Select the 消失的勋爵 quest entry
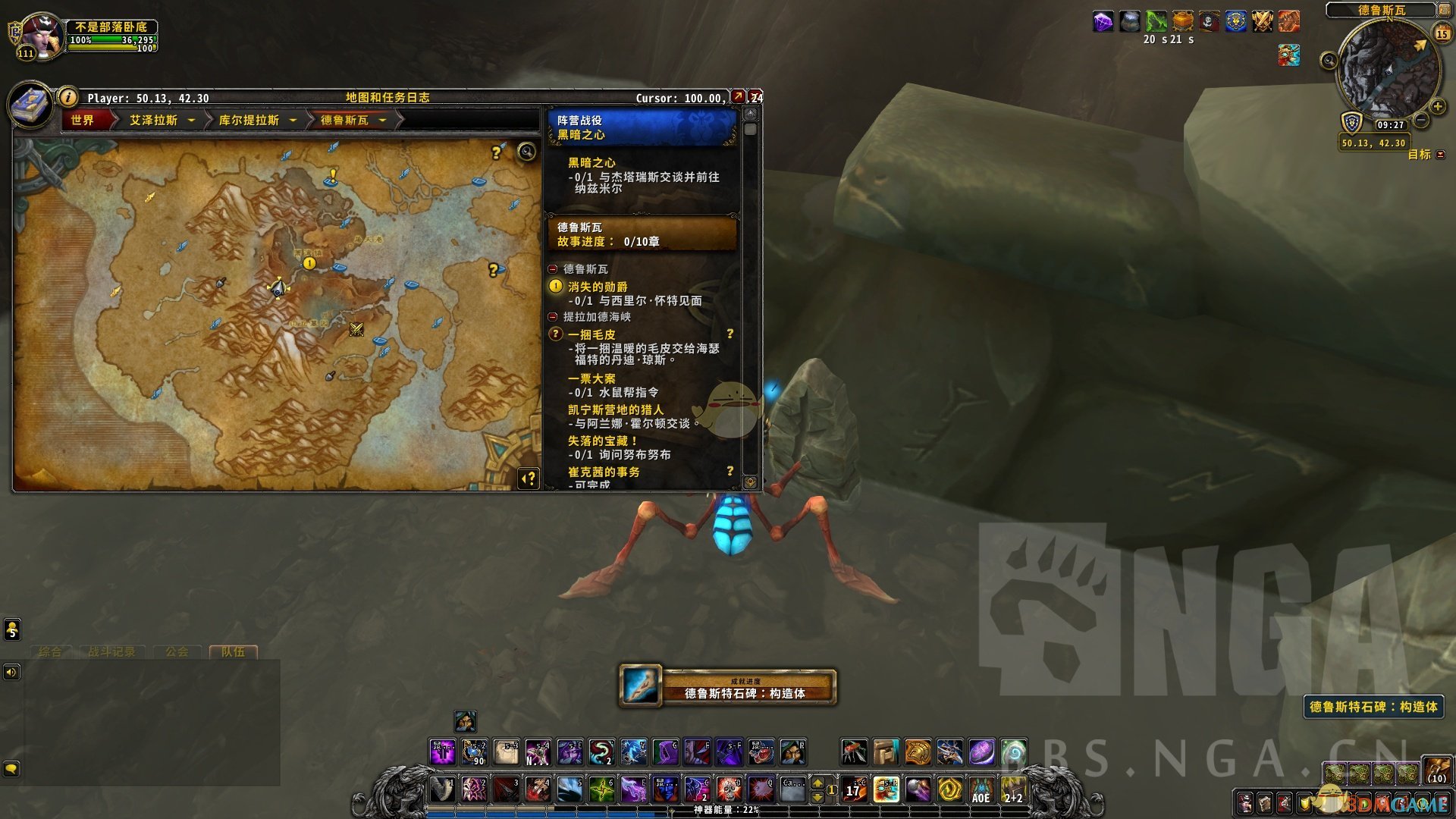Viewport: 1456px width, 819px height. pos(598,287)
